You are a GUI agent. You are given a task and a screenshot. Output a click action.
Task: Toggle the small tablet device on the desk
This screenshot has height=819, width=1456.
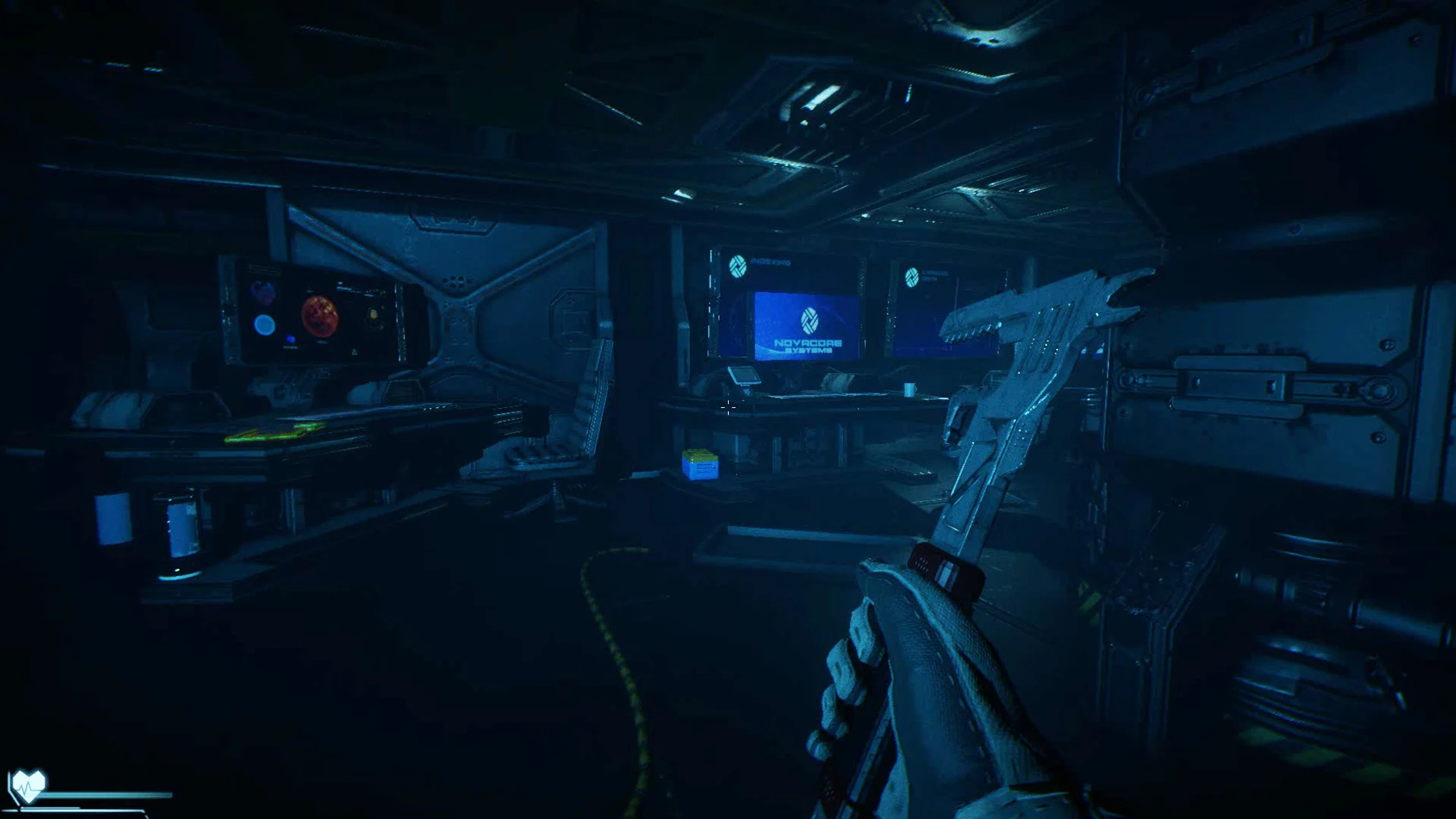click(x=745, y=377)
